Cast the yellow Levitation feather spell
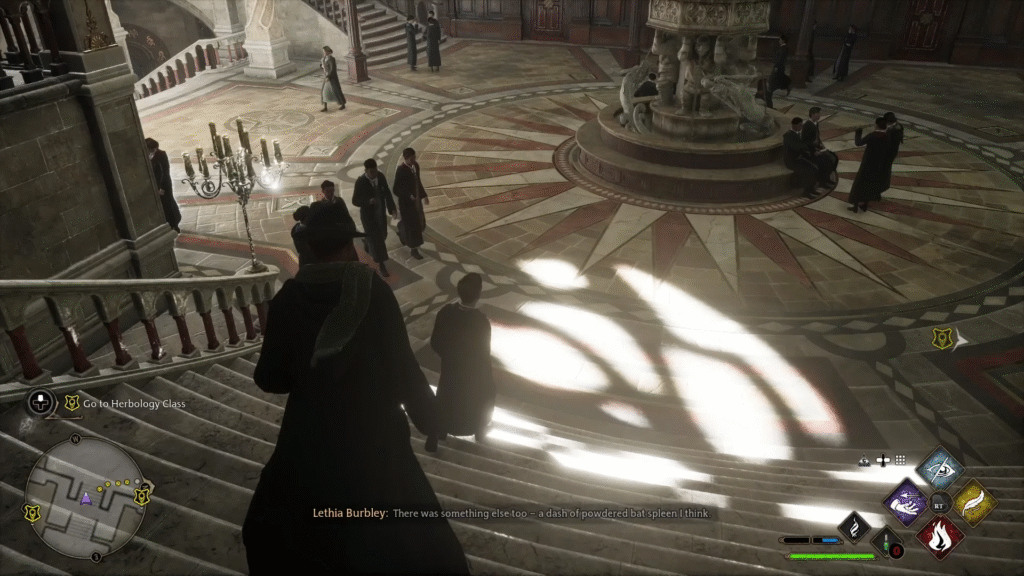Viewport: 1024px width, 576px height. click(x=972, y=501)
